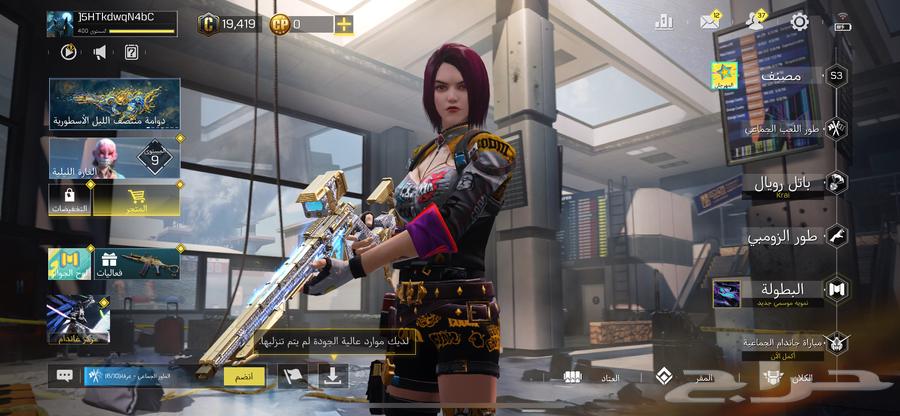Open the Mythic draw banner thumbnail
900x416 pixels.
114,104
